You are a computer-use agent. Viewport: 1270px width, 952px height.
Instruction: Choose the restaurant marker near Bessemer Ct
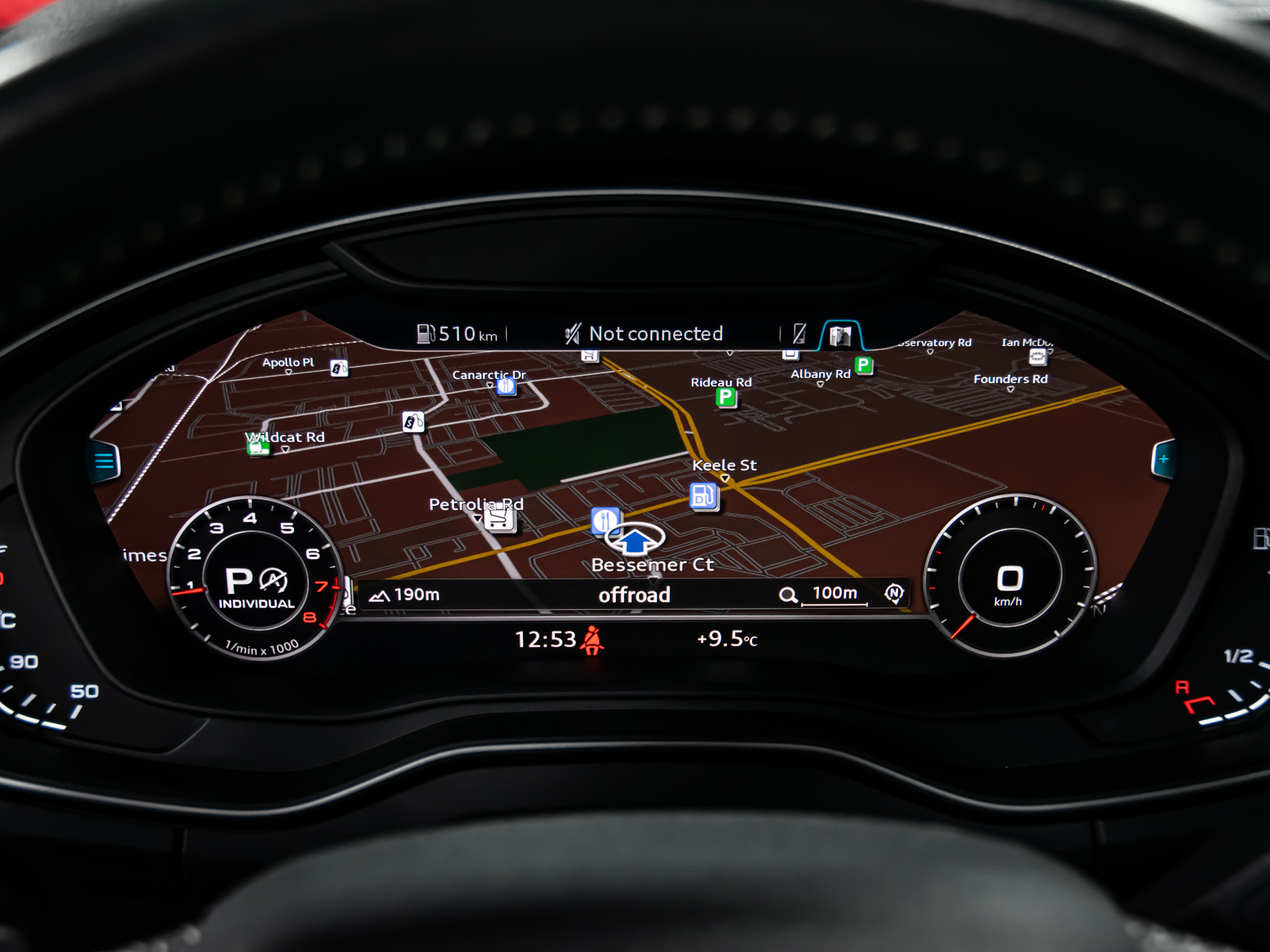(x=604, y=521)
